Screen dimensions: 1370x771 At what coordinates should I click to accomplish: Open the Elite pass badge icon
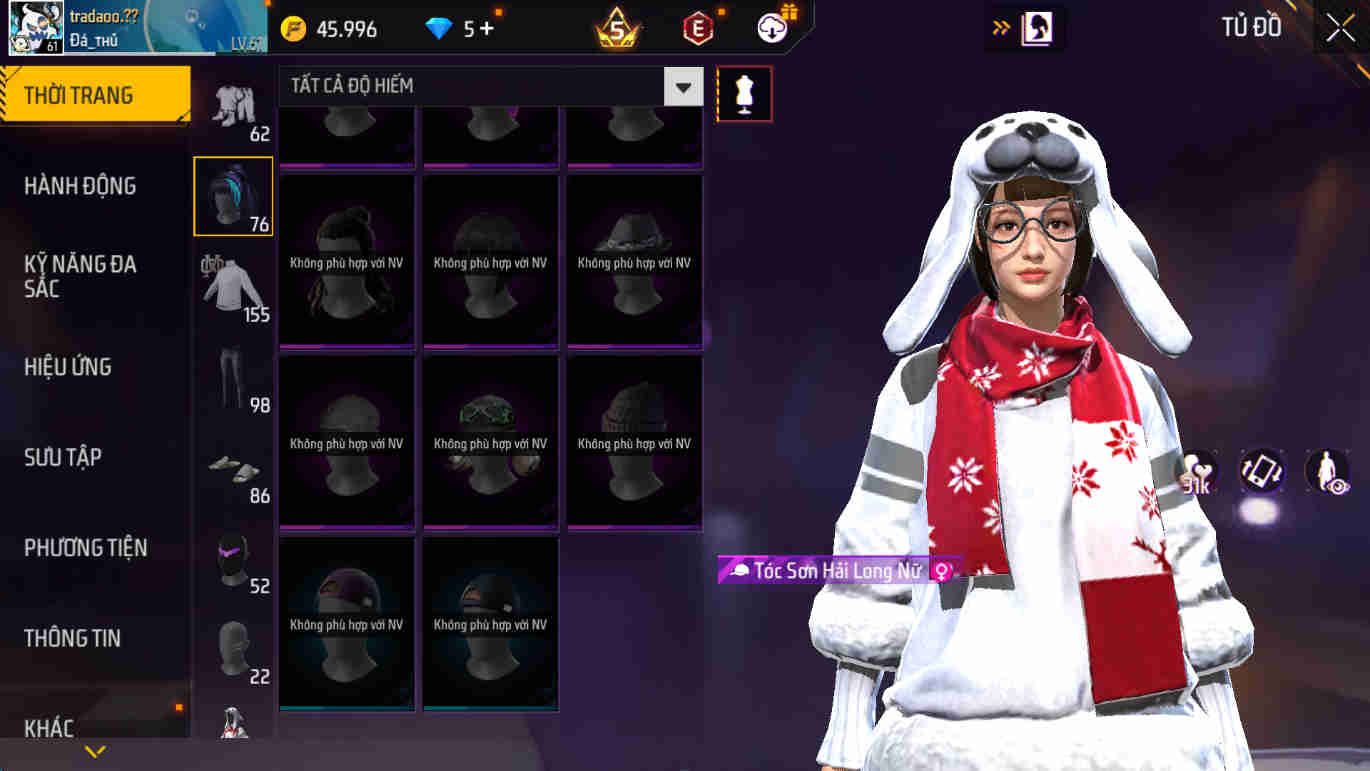click(x=697, y=28)
